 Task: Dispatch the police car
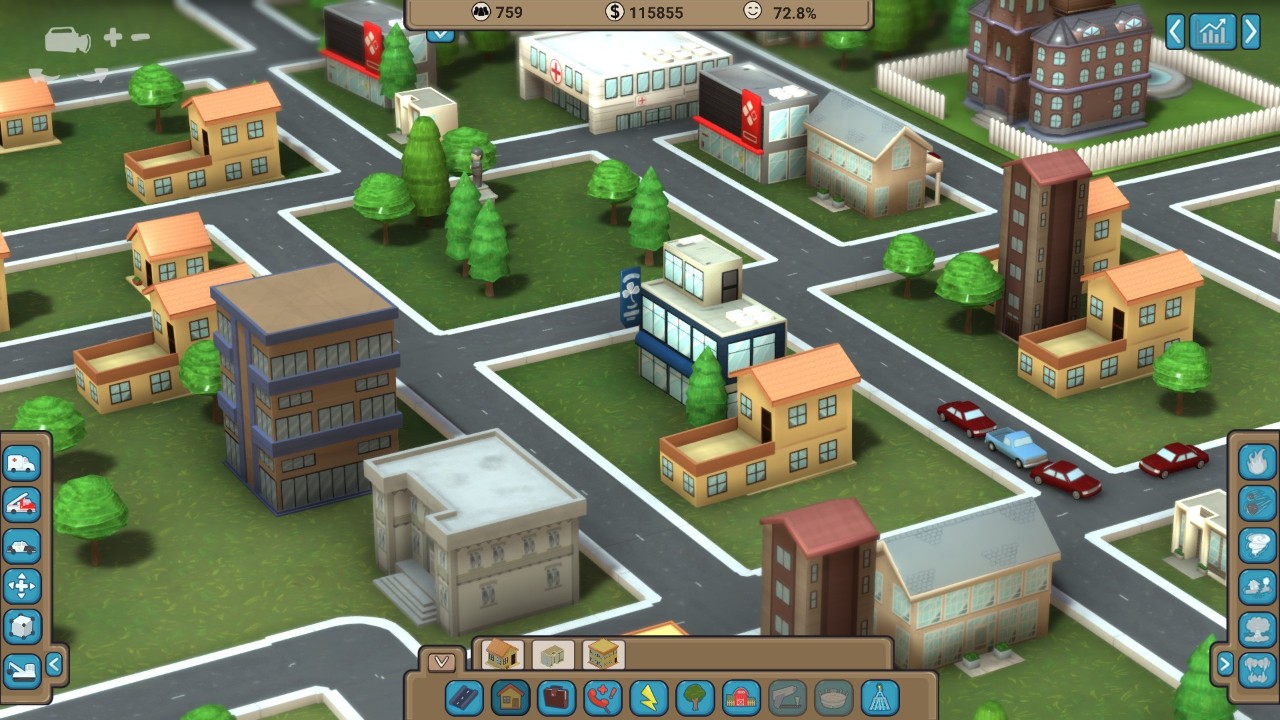(22, 546)
